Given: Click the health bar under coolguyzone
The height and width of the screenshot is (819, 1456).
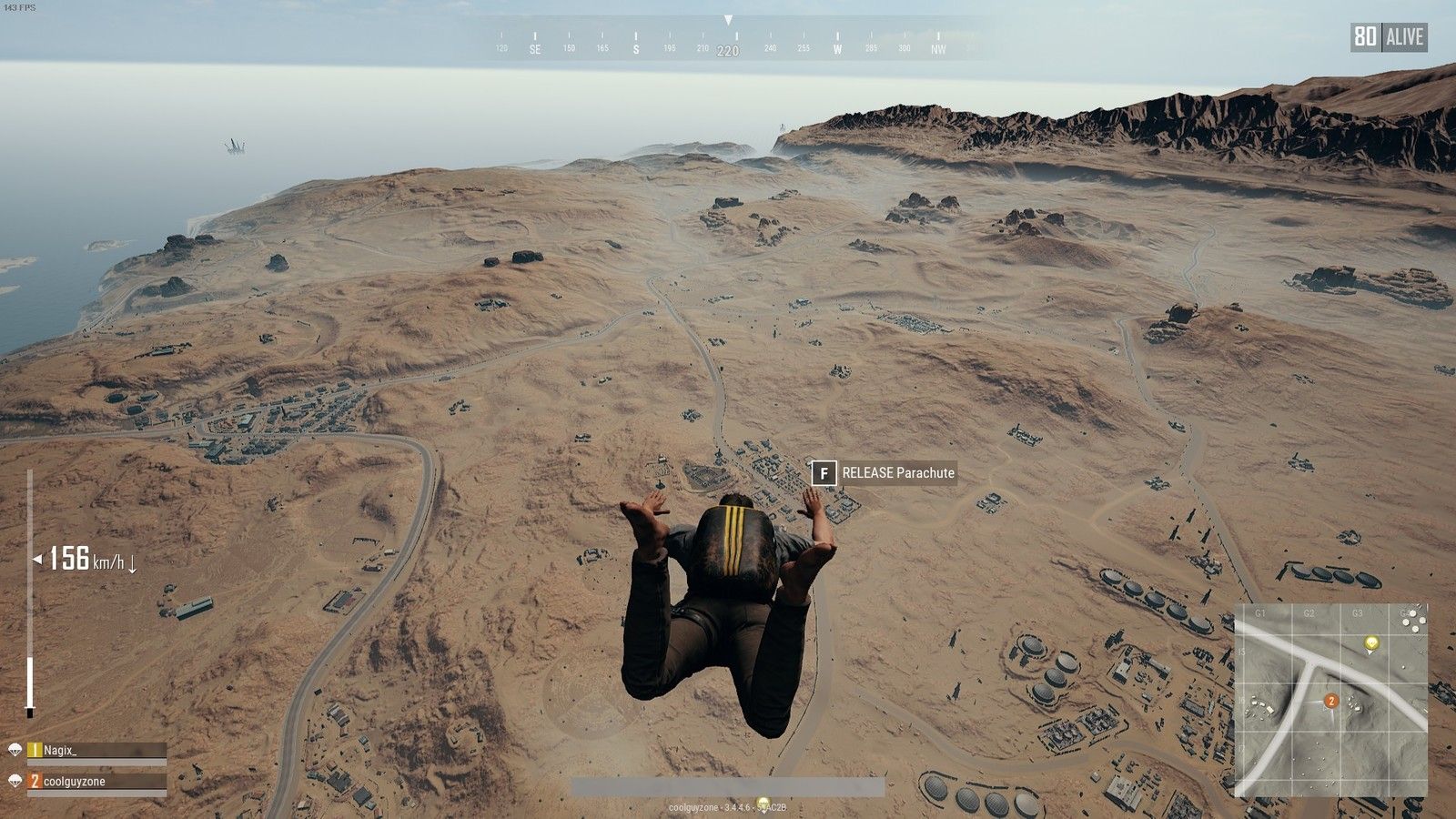Looking at the screenshot, I should [96, 793].
